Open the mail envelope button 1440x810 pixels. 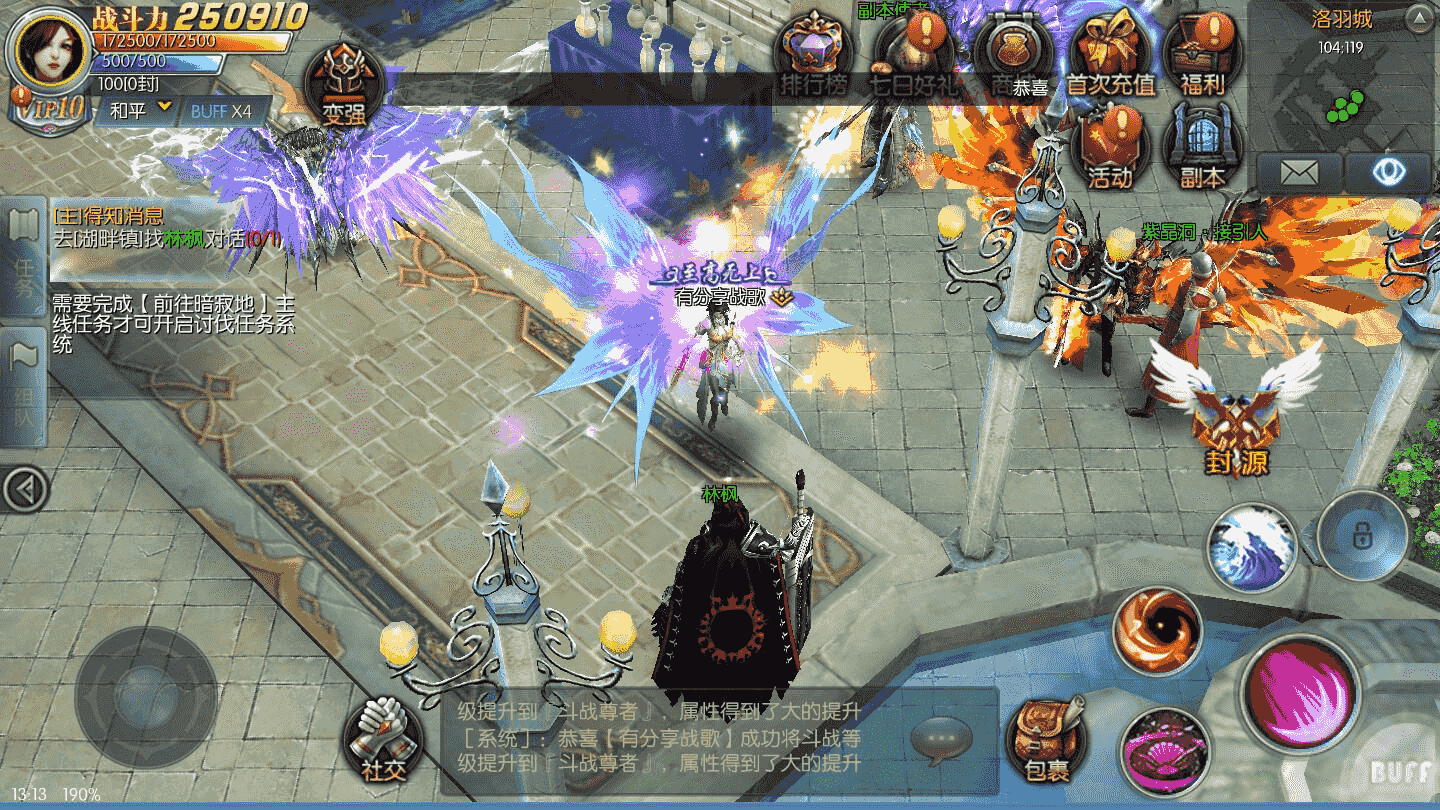(x=1299, y=172)
